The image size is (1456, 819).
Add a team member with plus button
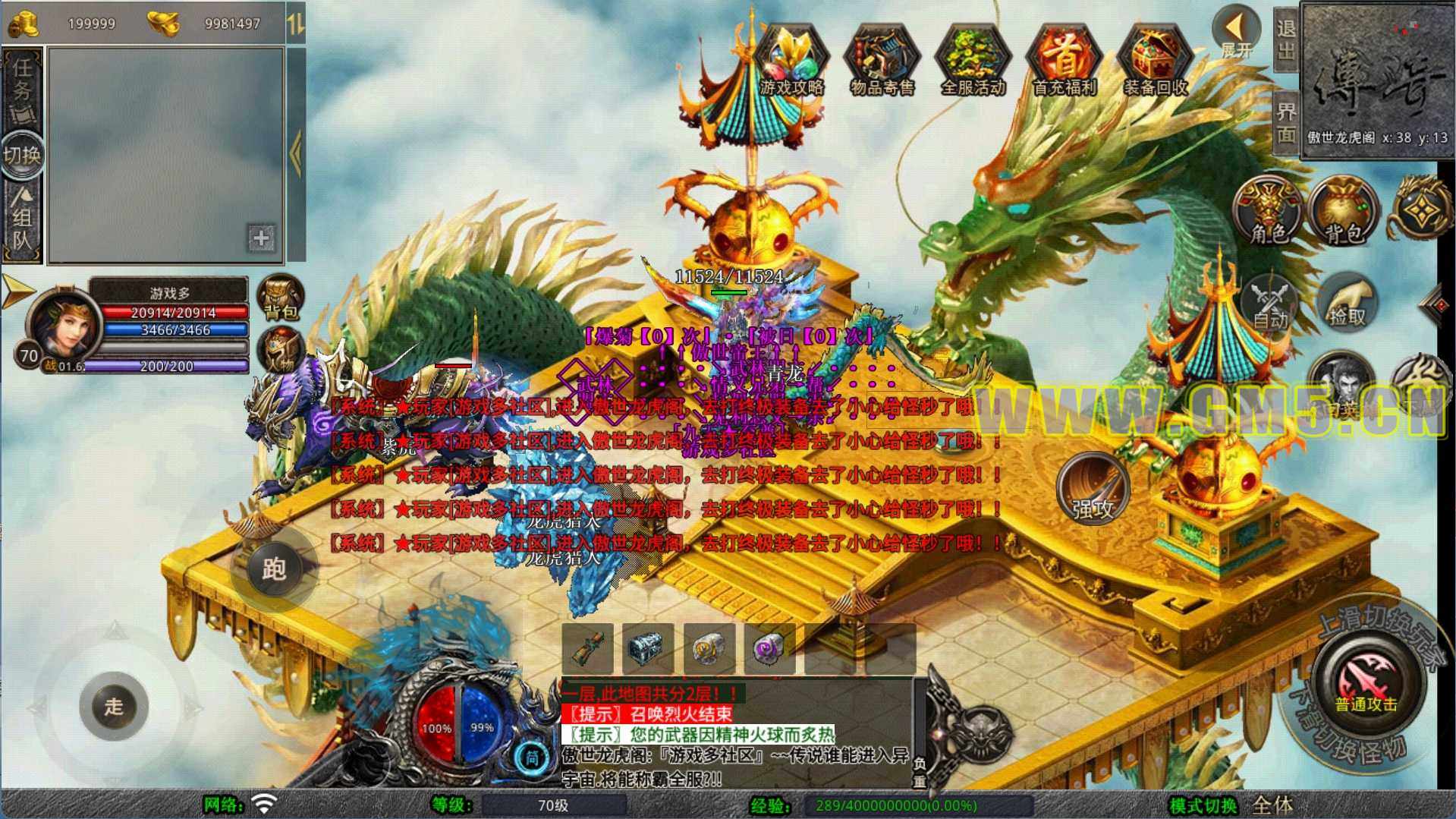(261, 238)
